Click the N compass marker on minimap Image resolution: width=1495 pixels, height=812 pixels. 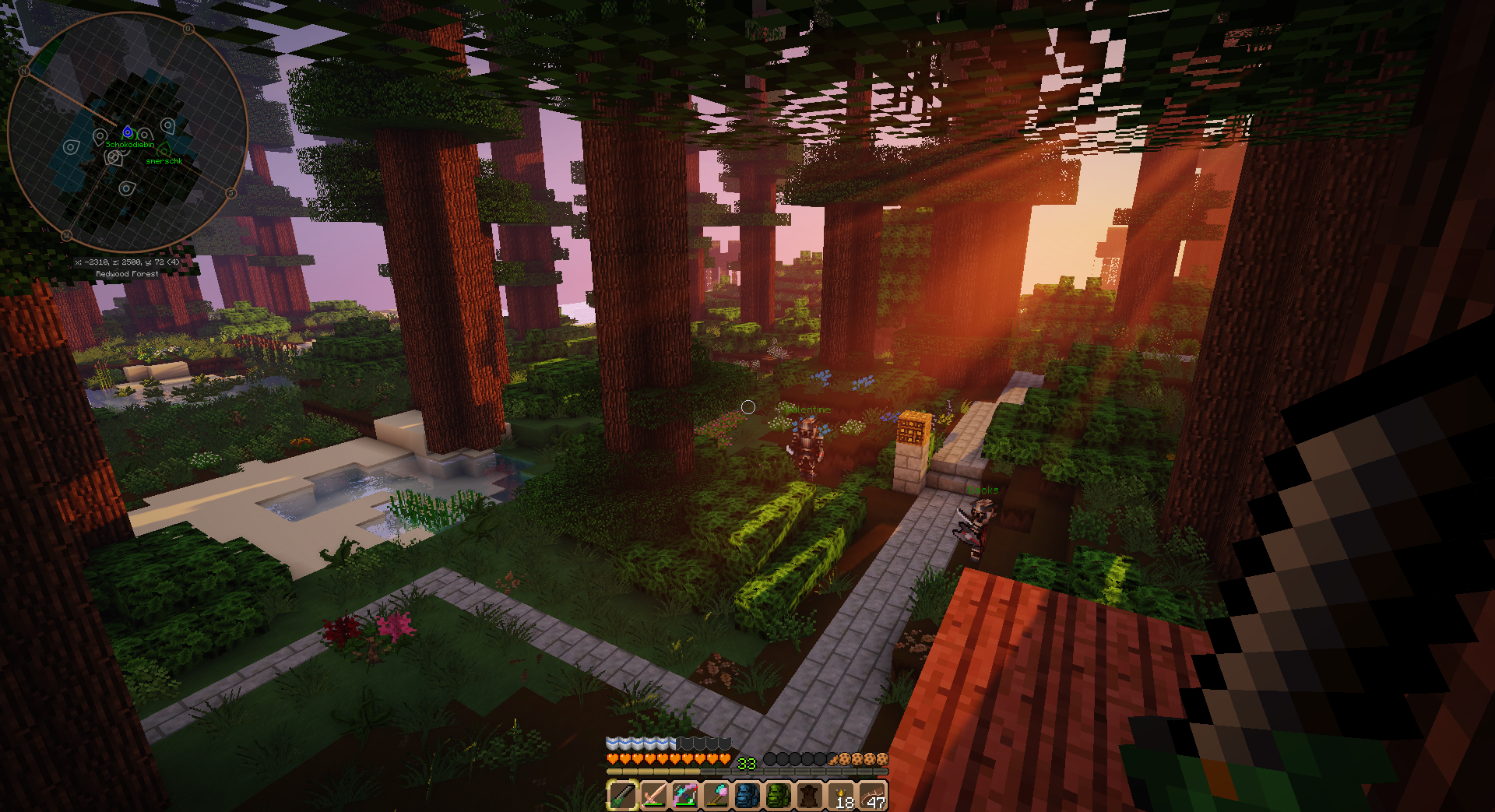(23, 71)
